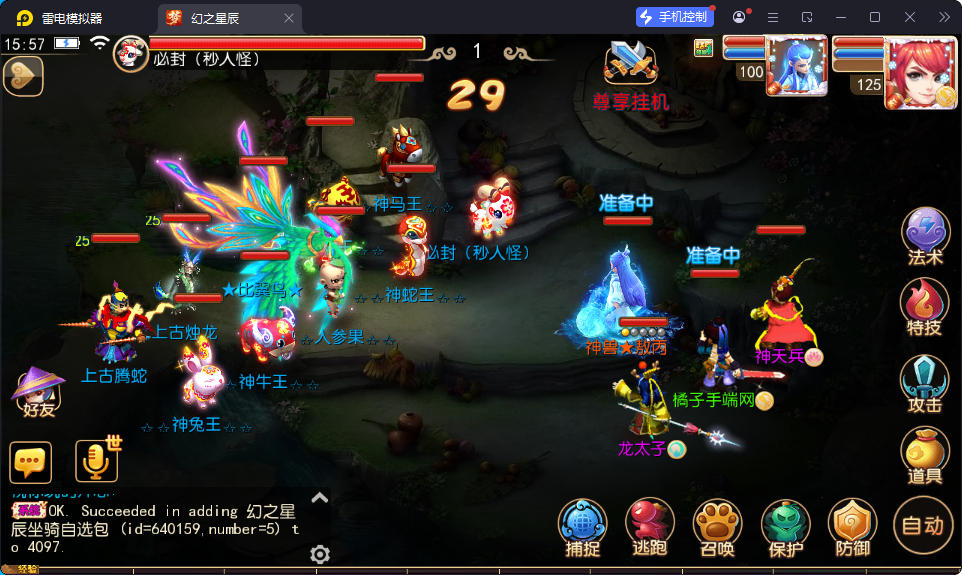Expand the chat log arrow
This screenshot has width=962, height=575.
pos(320,497)
